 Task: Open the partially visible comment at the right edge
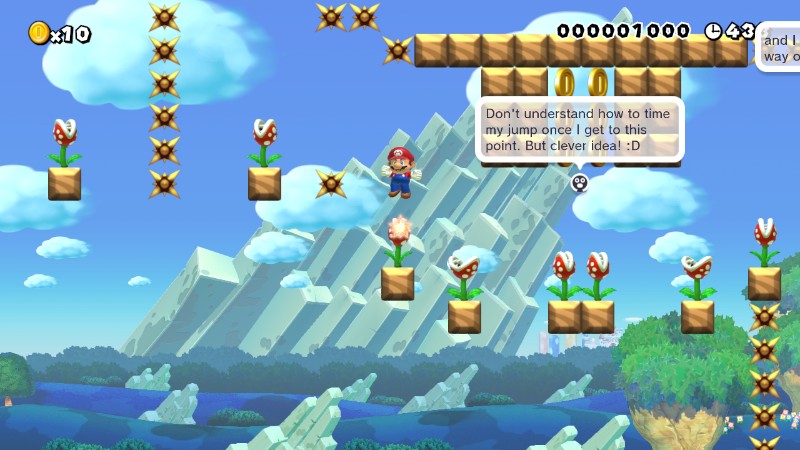pyautogui.click(x=780, y=48)
